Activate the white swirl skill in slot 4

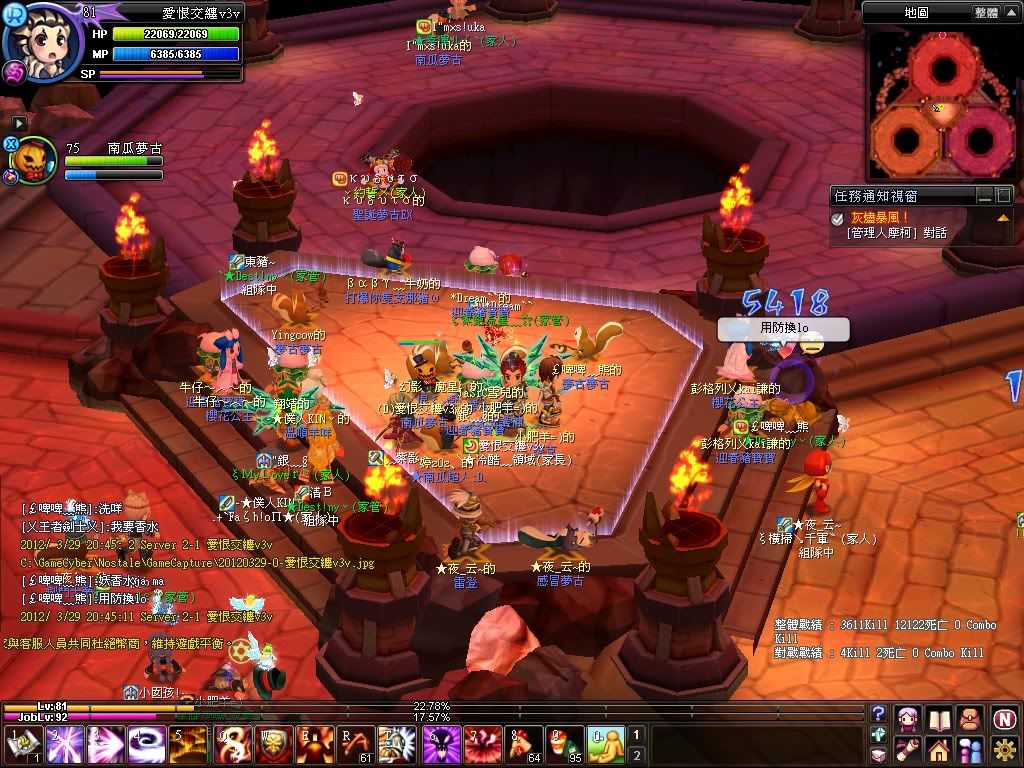148,745
